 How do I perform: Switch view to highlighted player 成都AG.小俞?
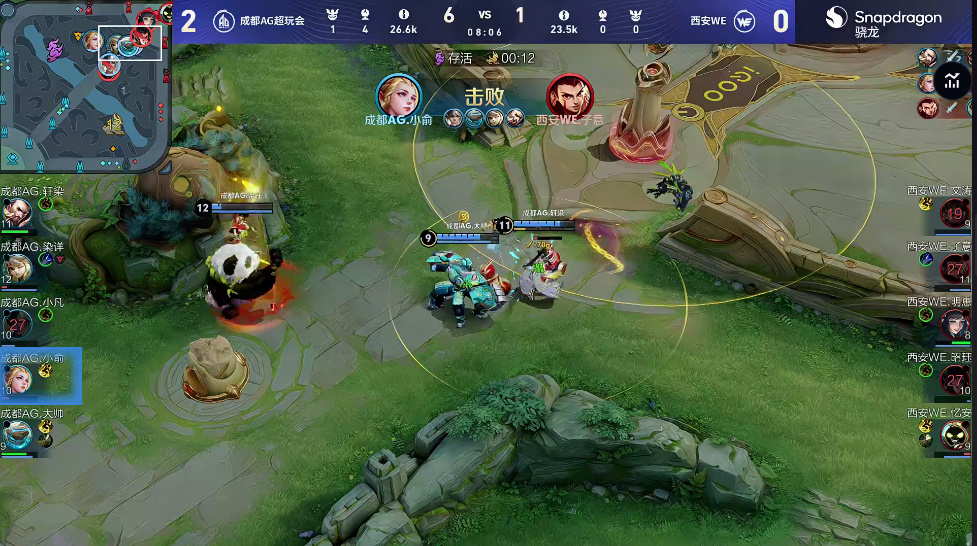pos(18,377)
